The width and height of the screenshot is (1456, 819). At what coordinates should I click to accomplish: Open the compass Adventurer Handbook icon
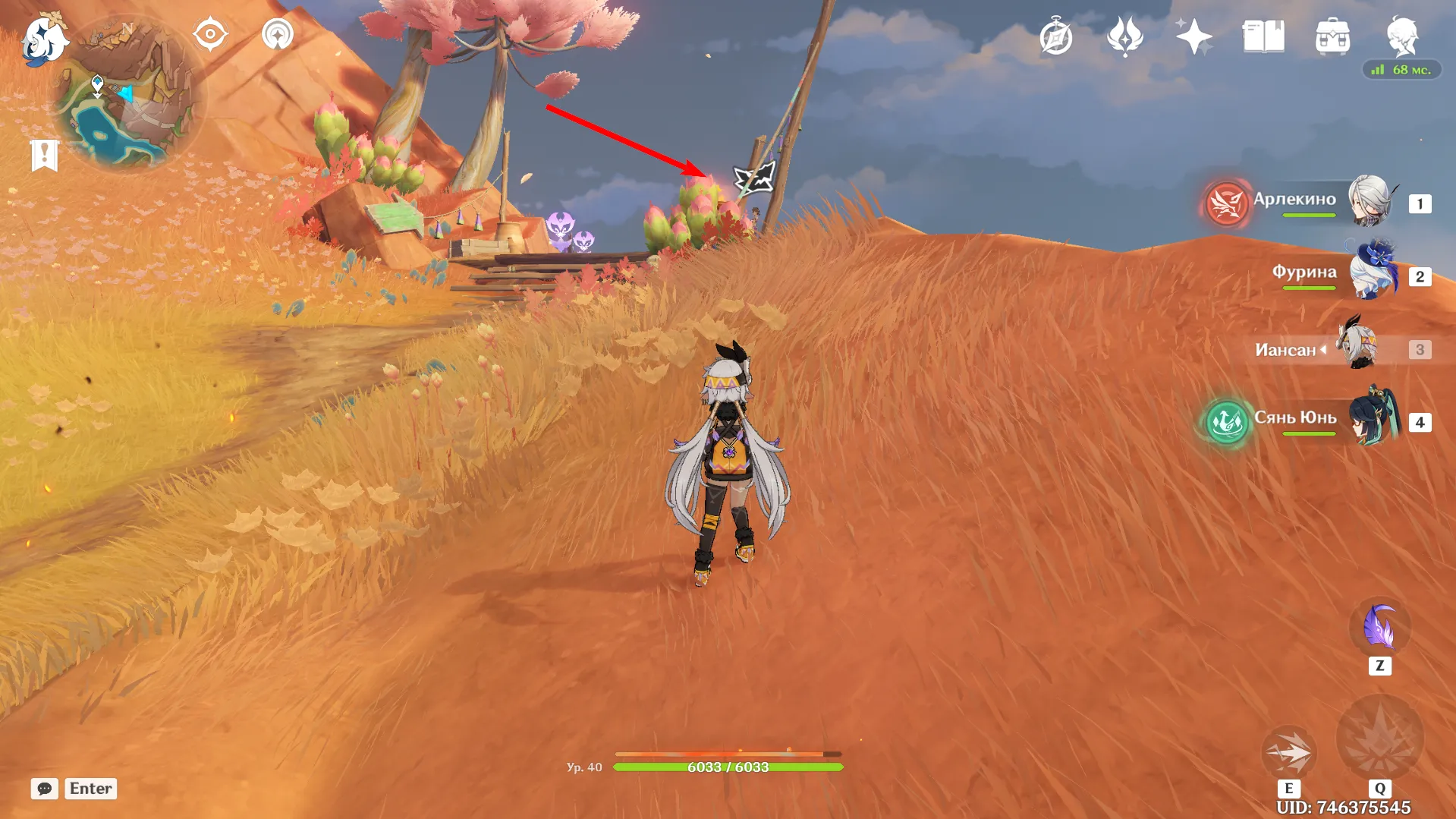point(1055,37)
